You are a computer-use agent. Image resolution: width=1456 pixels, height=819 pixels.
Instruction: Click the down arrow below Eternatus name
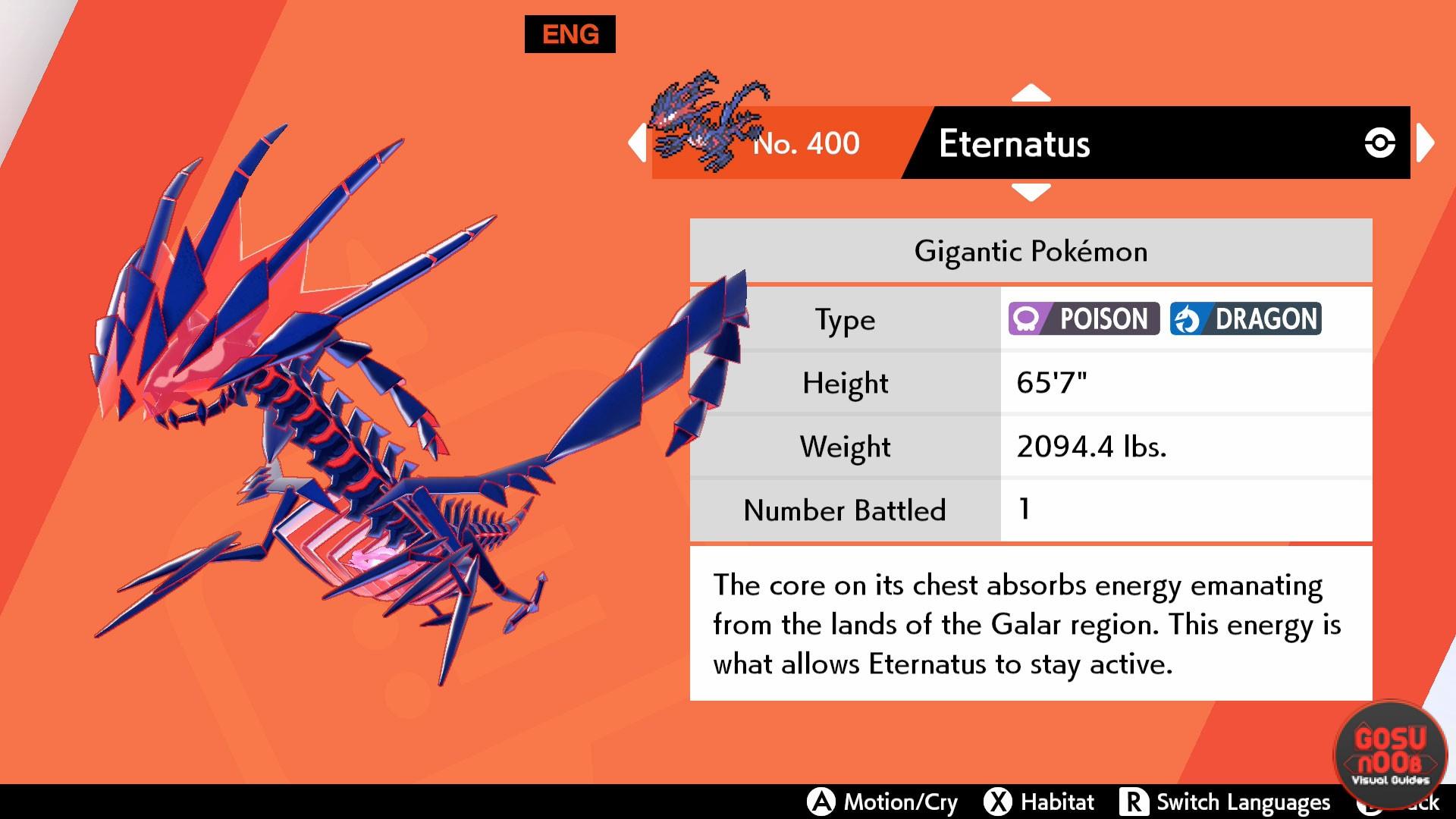[1031, 192]
